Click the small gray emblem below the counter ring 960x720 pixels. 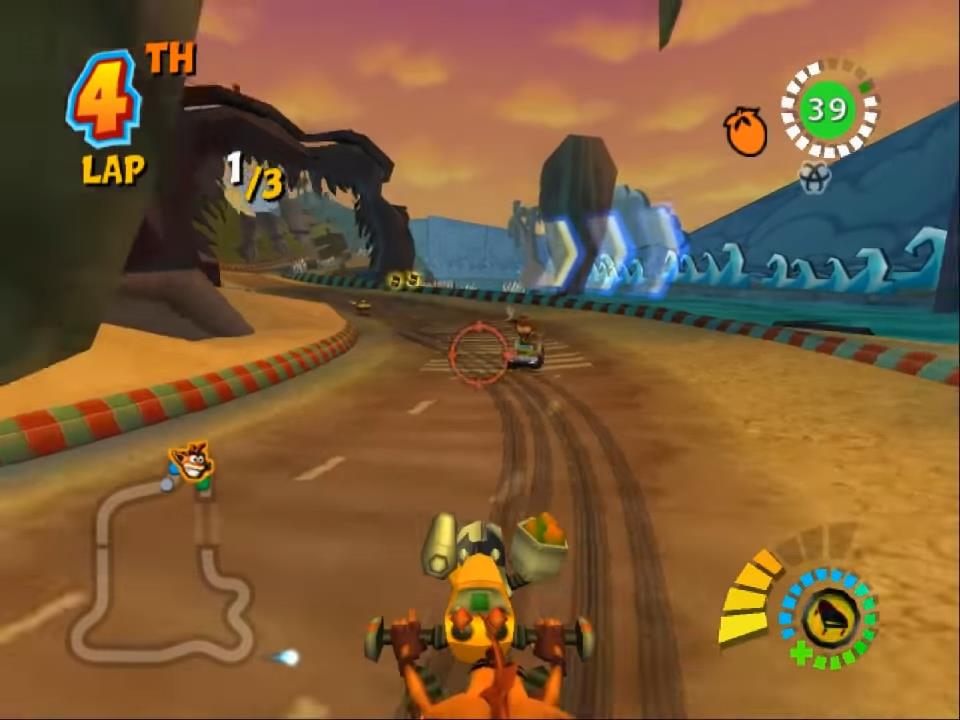[x=815, y=176]
